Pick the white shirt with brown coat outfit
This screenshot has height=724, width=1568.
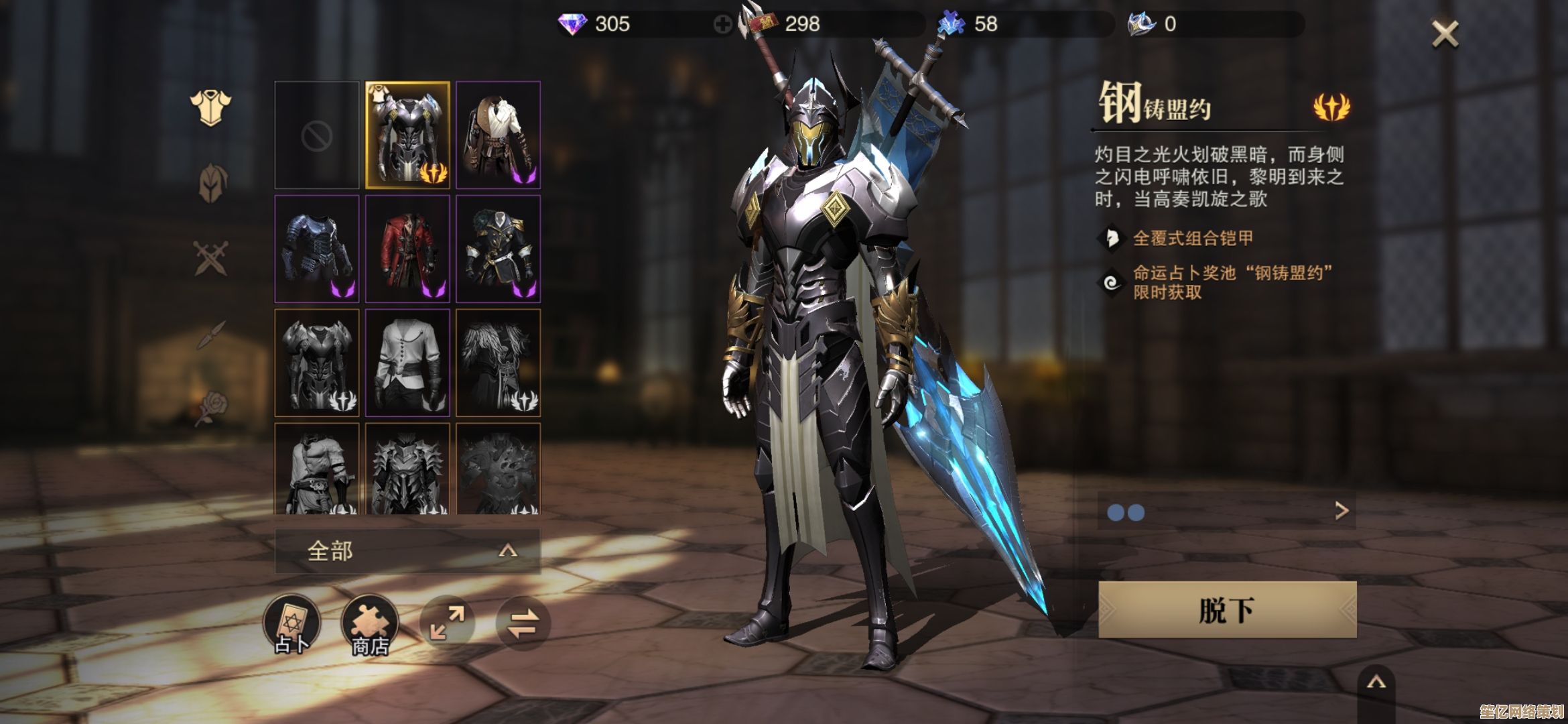(498, 135)
